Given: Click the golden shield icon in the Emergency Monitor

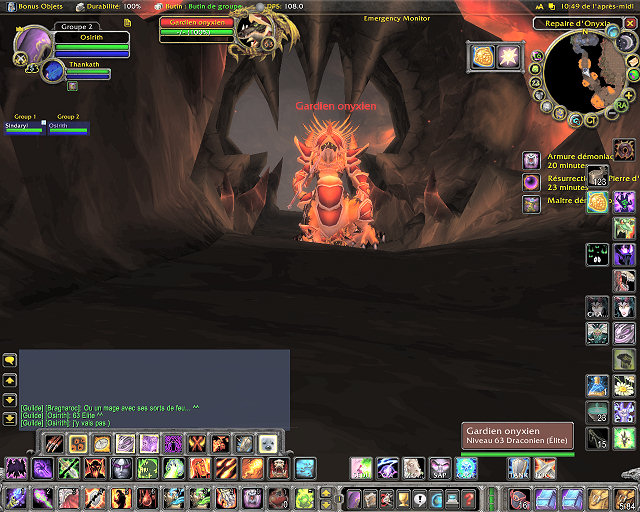Looking at the screenshot, I should (484, 57).
